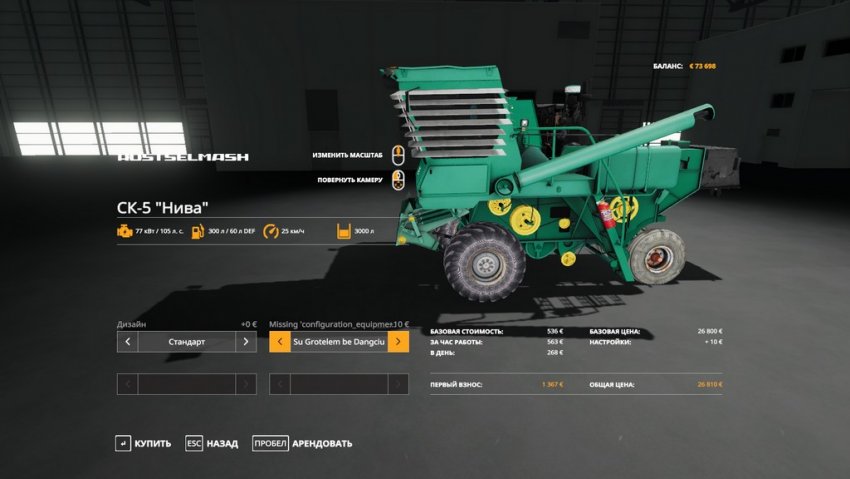Switch to next equipment configuration option

[398, 342]
